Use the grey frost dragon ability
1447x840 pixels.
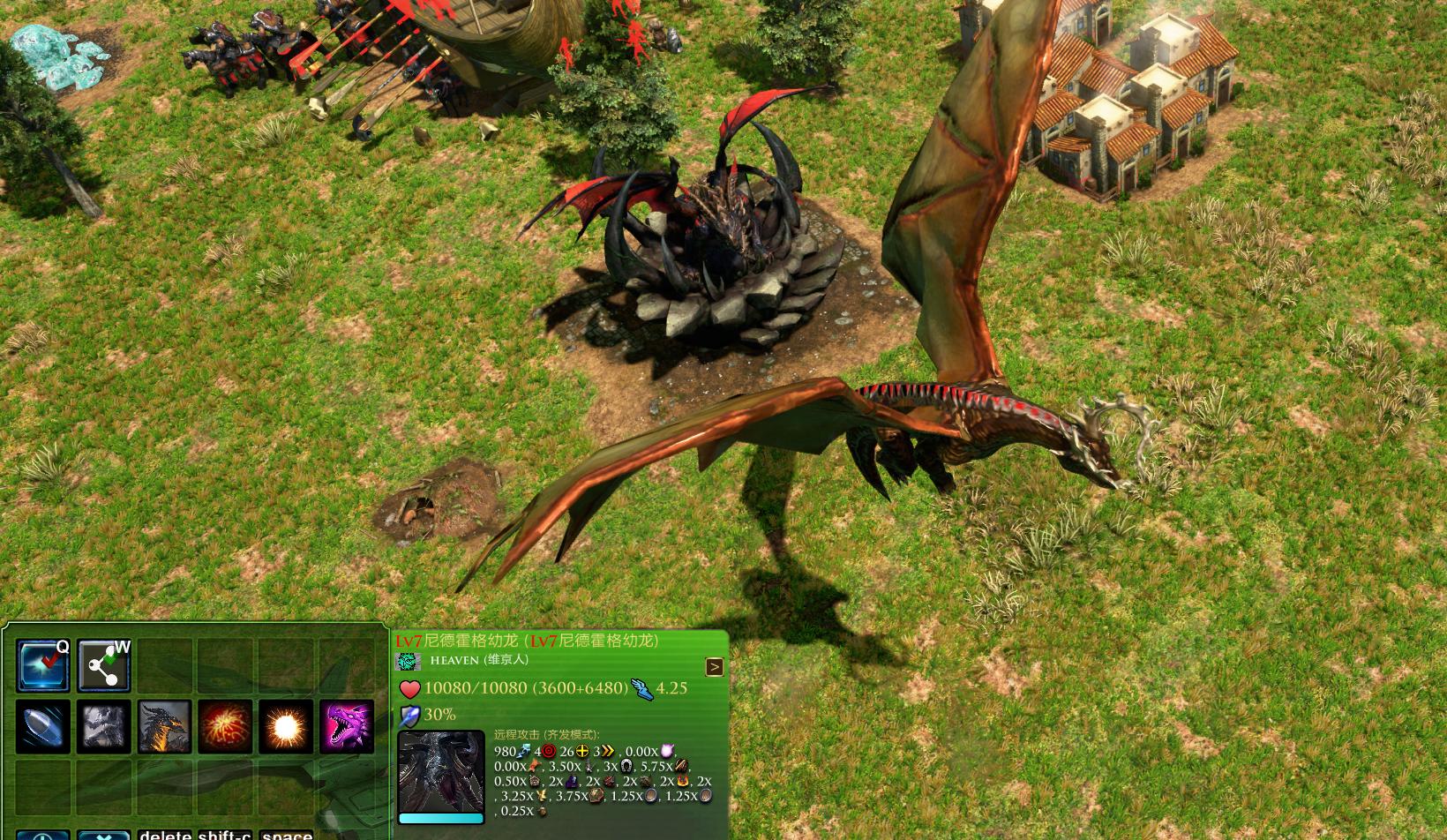point(103,727)
